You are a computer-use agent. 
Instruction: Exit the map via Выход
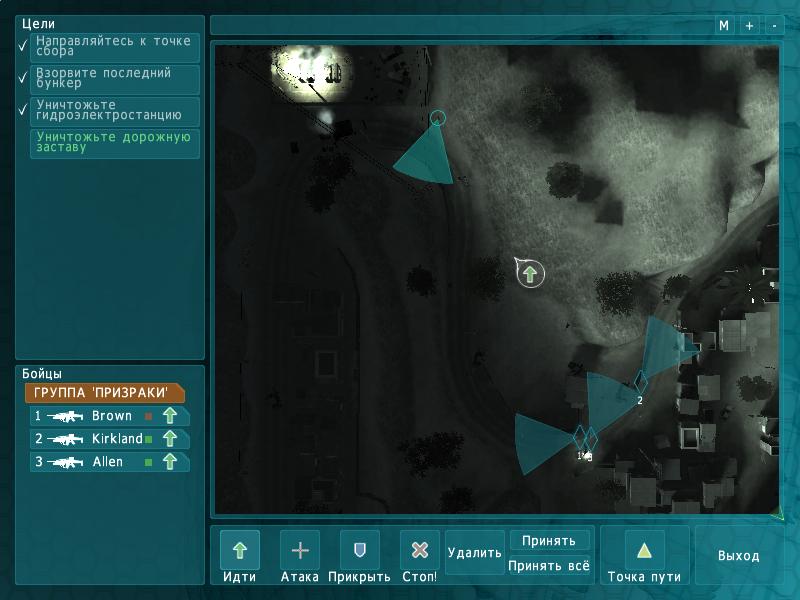click(x=738, y=556)
